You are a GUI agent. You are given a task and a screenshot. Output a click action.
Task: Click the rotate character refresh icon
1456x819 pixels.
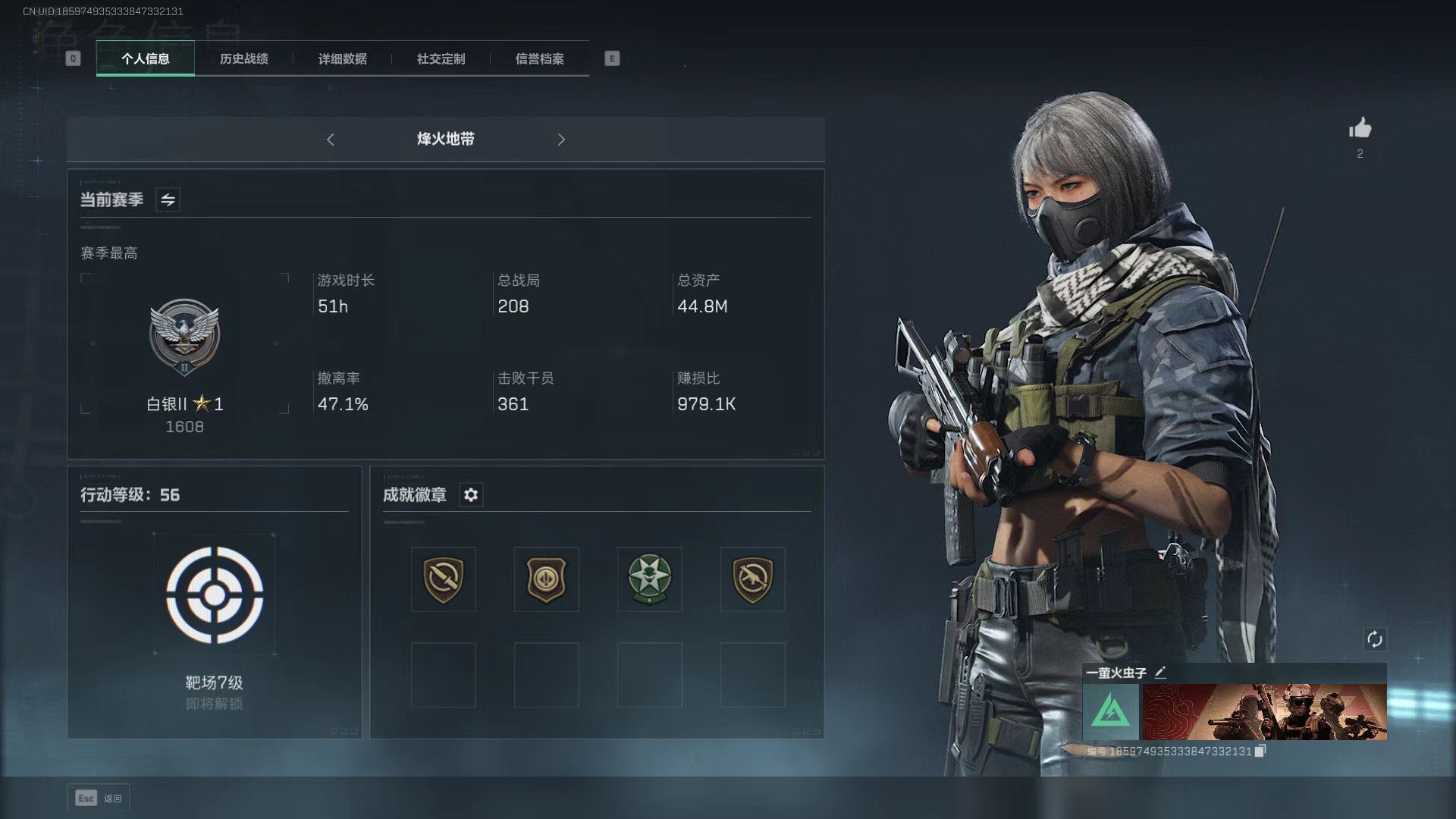pos(1374,639)
